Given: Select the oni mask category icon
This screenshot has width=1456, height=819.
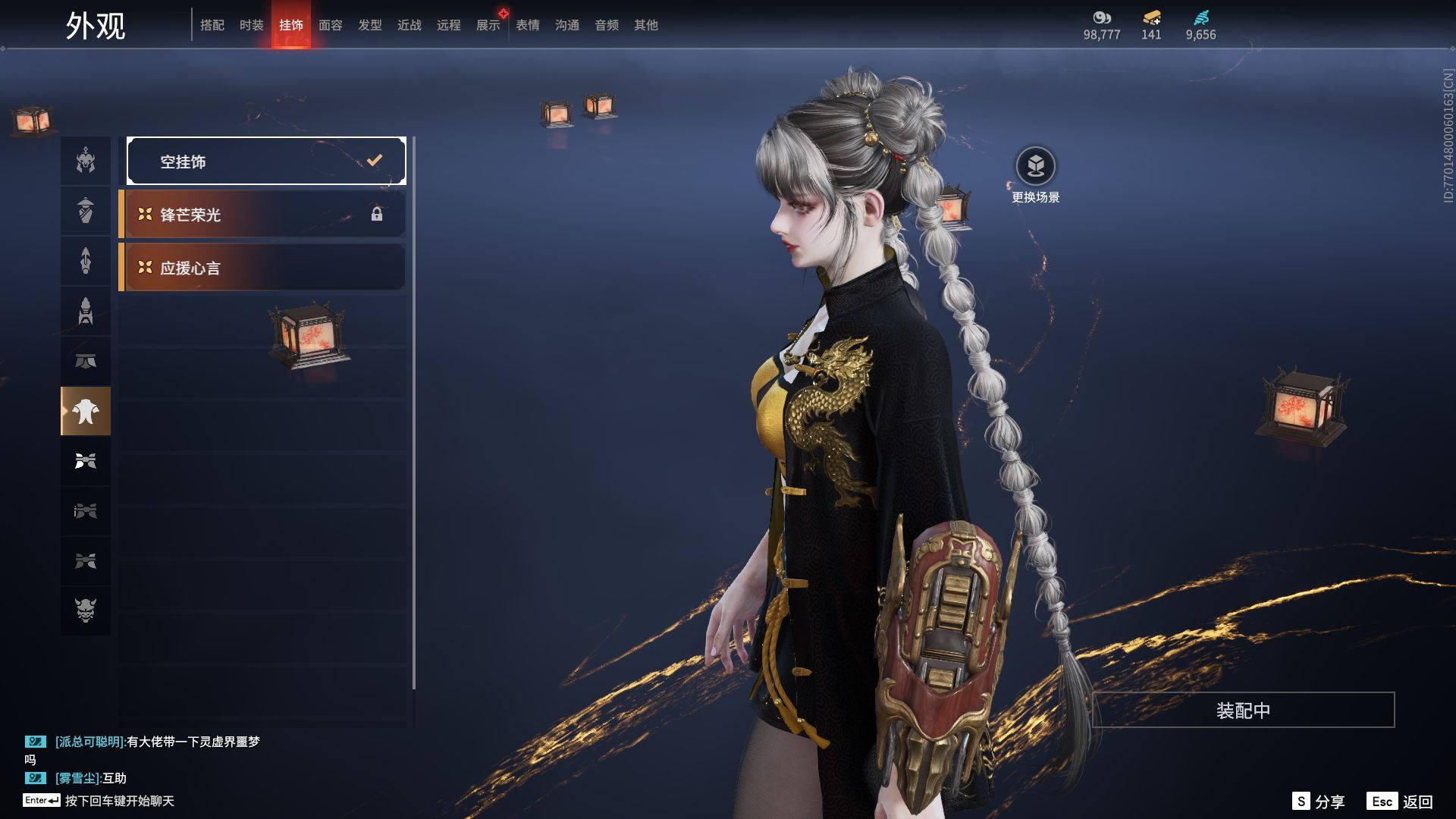Looking at the screenshot, I should coord(86,610).
